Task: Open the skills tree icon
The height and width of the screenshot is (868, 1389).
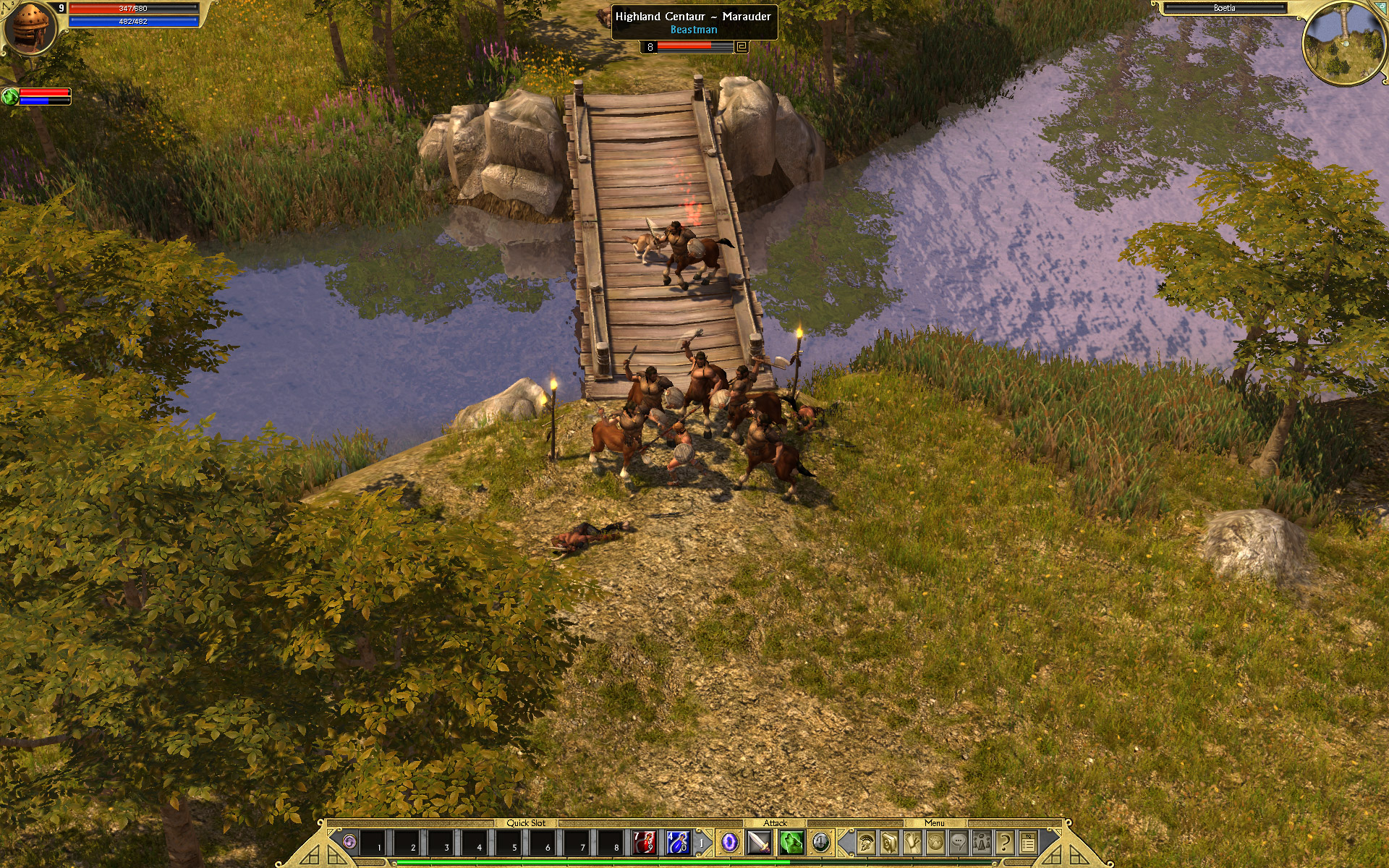Action: [x=912, y=842]
